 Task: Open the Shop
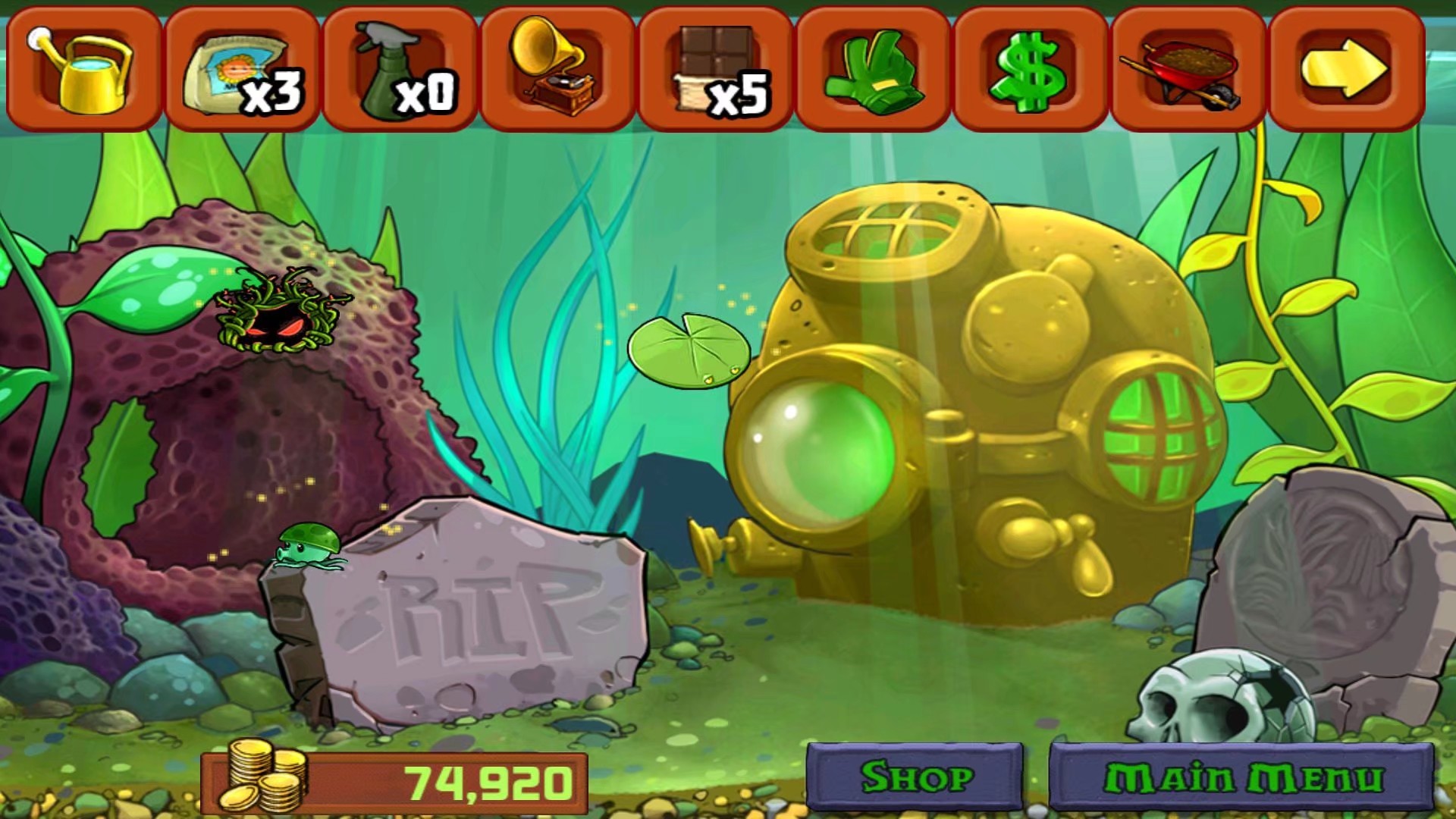point(915,777)
